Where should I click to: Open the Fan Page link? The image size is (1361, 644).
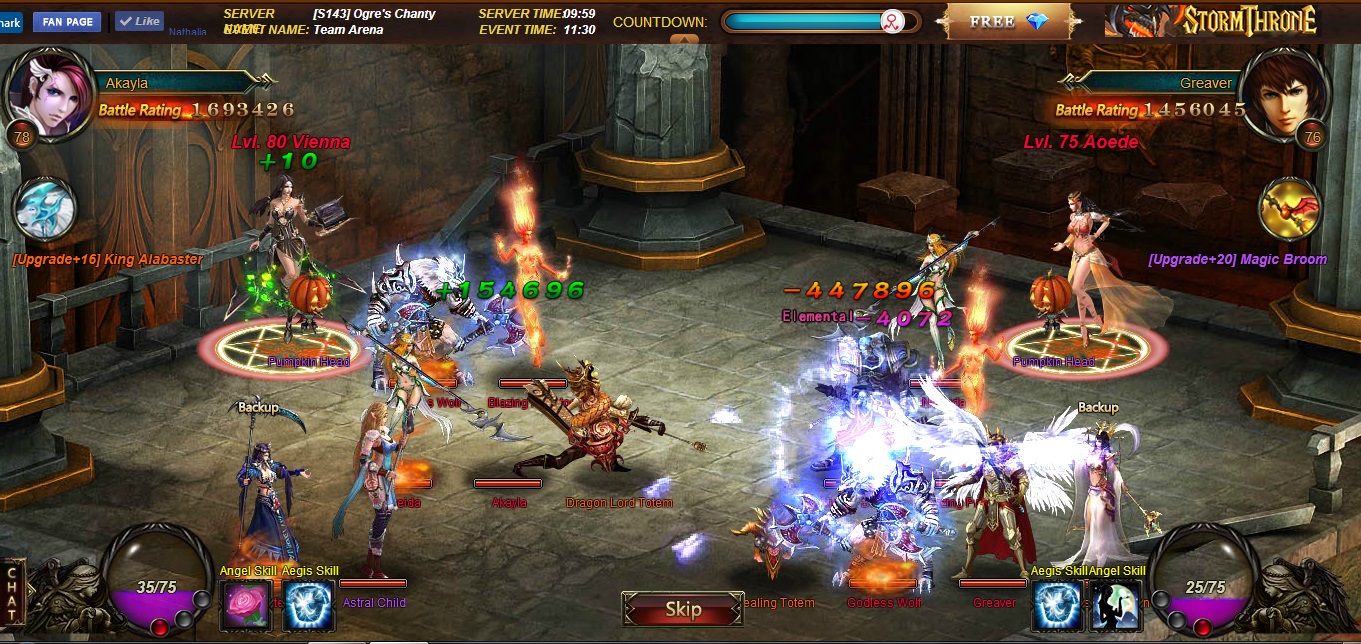pos(67,21)
